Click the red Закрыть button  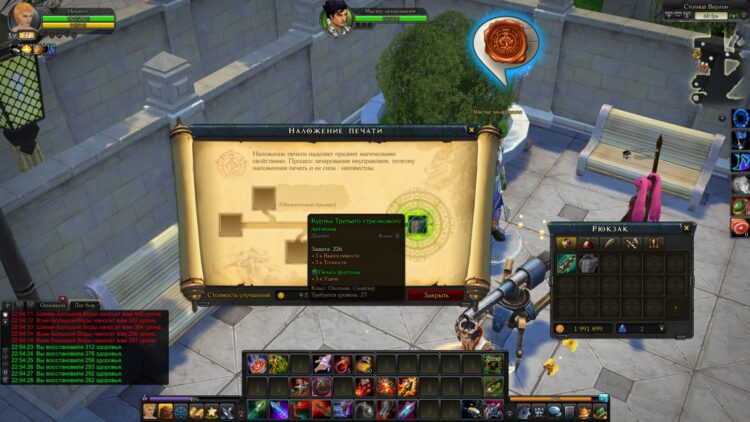[x=435, y=296]
